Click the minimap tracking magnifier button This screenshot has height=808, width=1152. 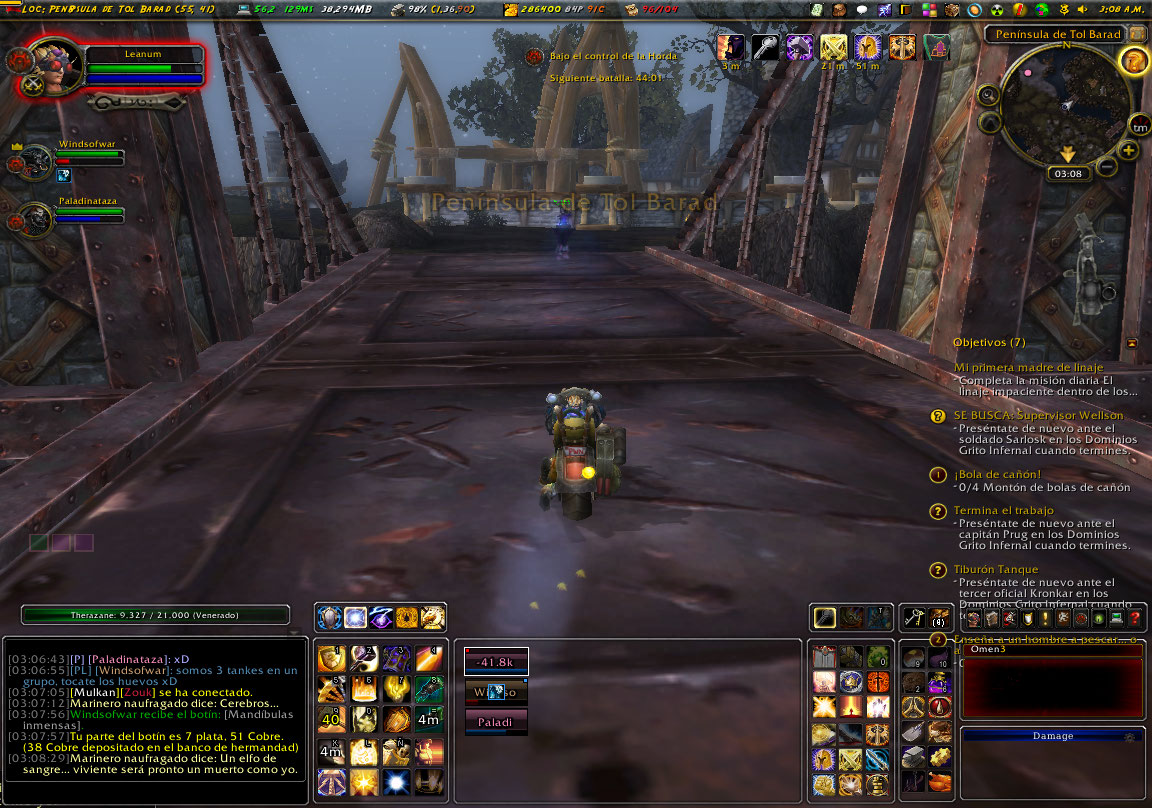989,95
